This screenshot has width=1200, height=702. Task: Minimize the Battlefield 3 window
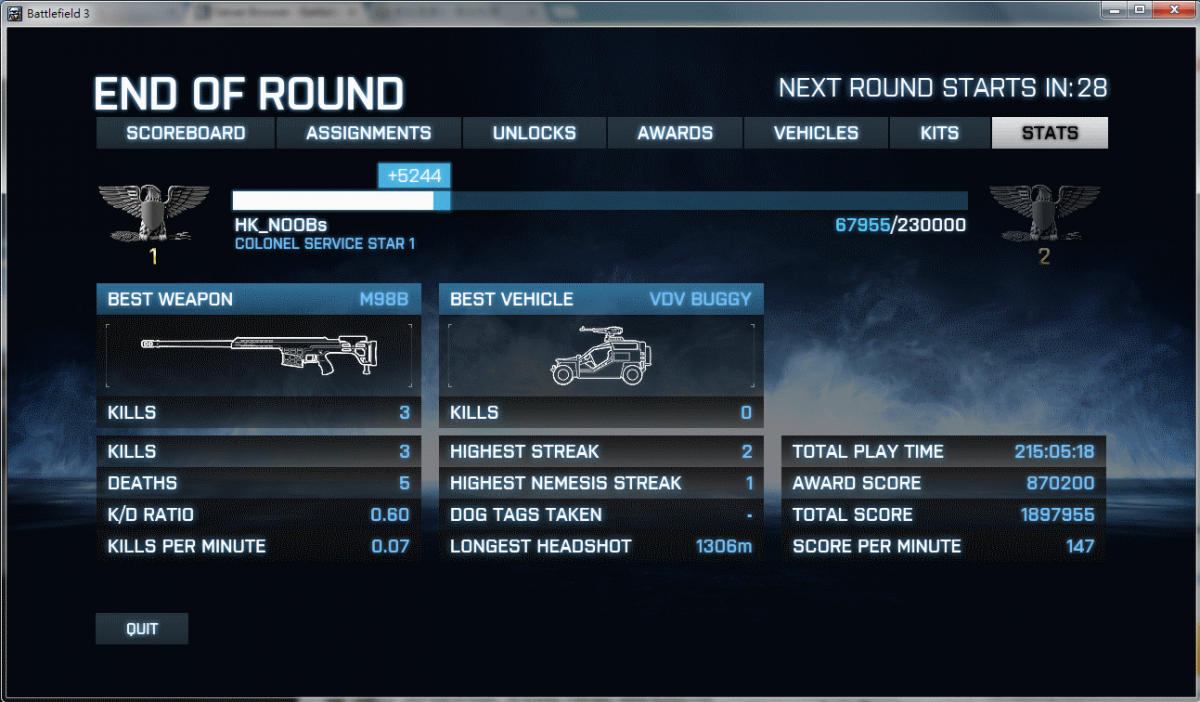pyautogui.click(x=1115, y=10)
